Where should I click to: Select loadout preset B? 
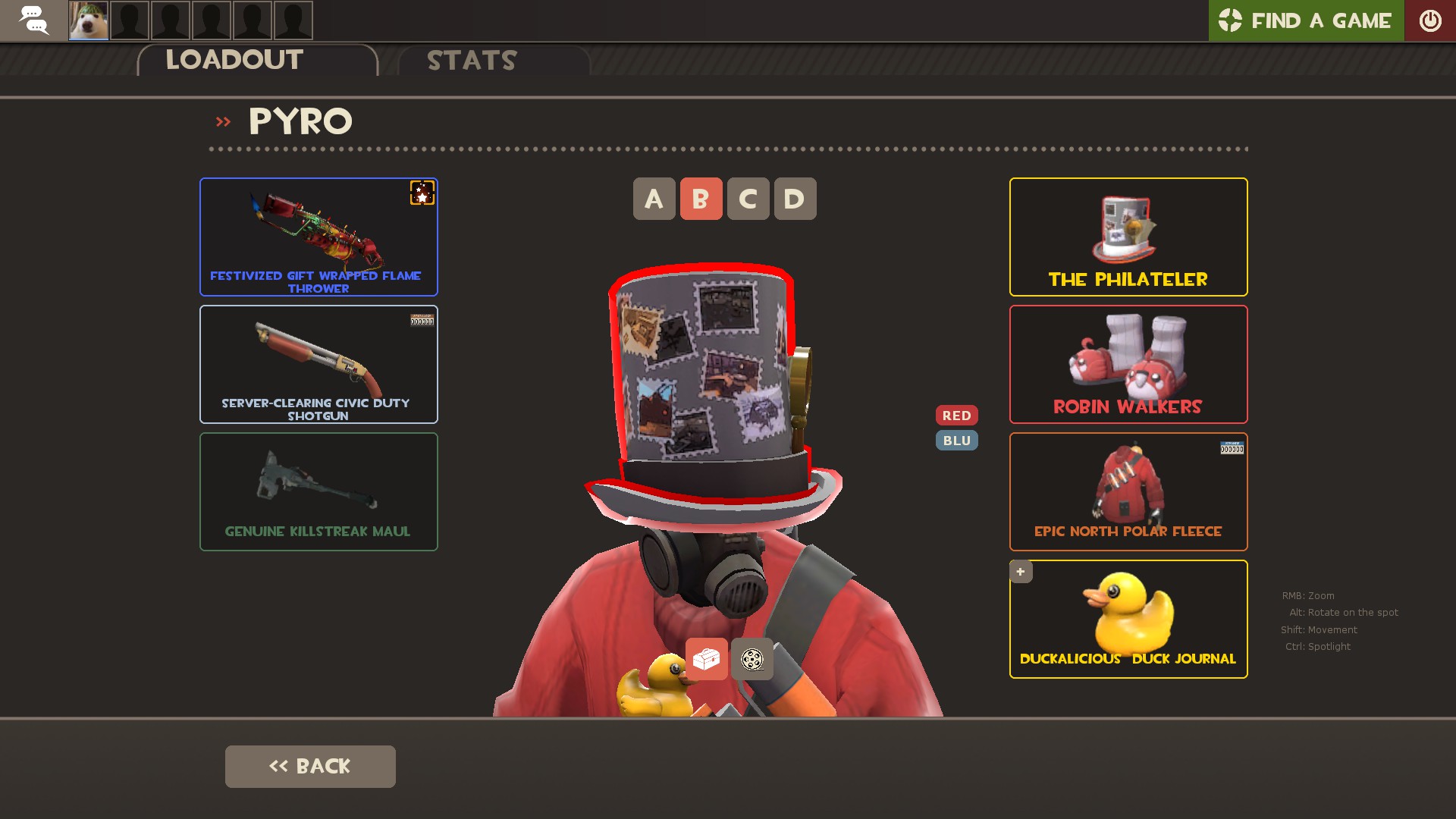click(701, 199)
